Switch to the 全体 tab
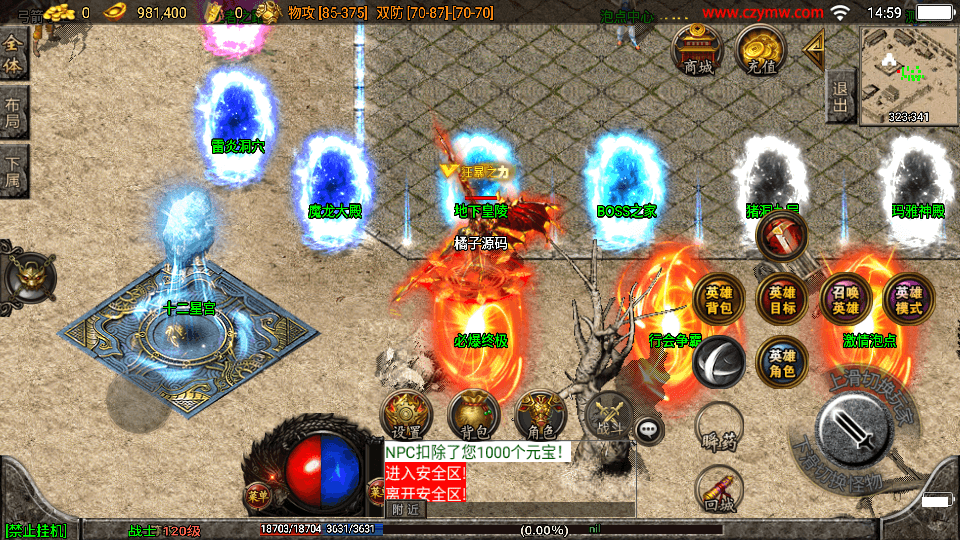Viewport: 960px width, 540px height. (13, 55)
